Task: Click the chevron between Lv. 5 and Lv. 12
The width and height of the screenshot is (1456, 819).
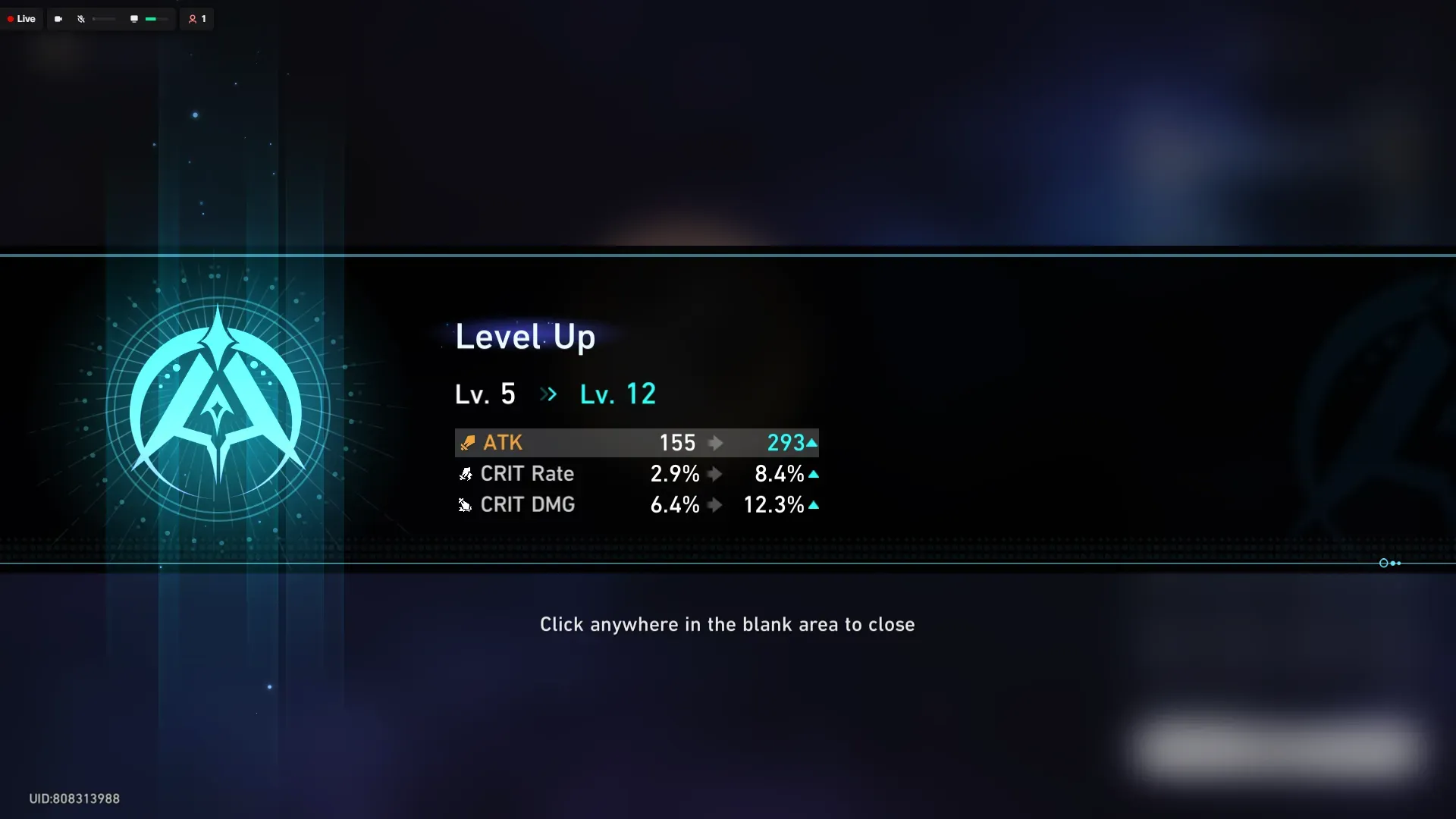Action: [x=548, y=394]
